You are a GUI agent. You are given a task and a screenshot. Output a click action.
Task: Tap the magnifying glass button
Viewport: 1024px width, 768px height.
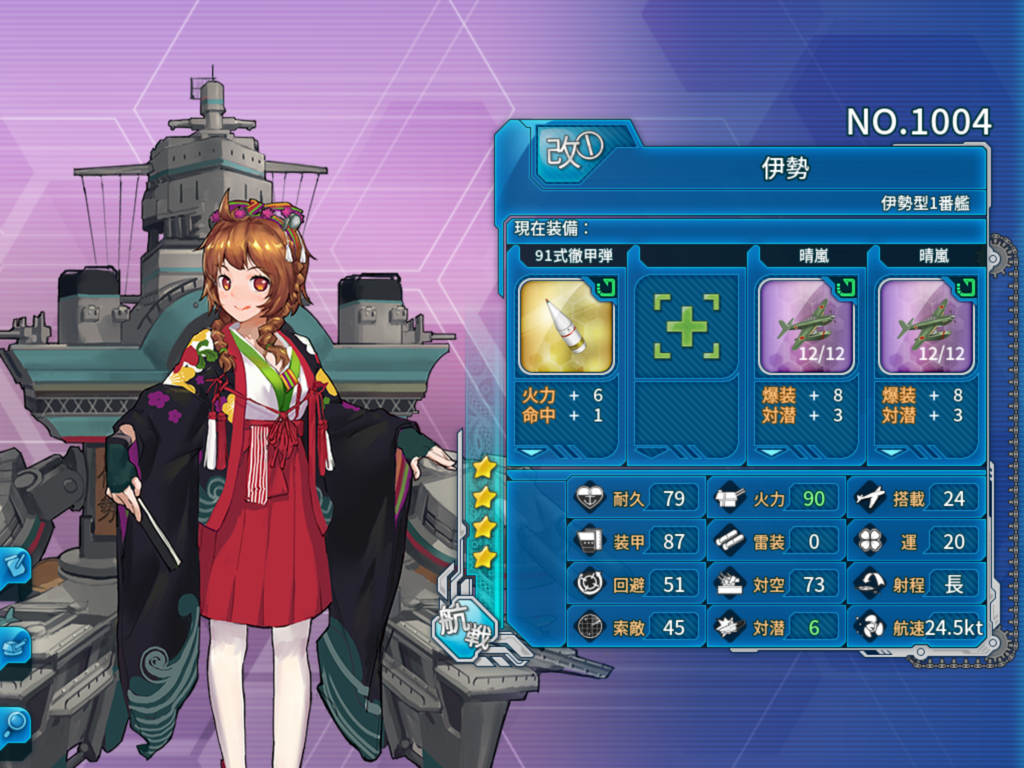click(14, 723)
